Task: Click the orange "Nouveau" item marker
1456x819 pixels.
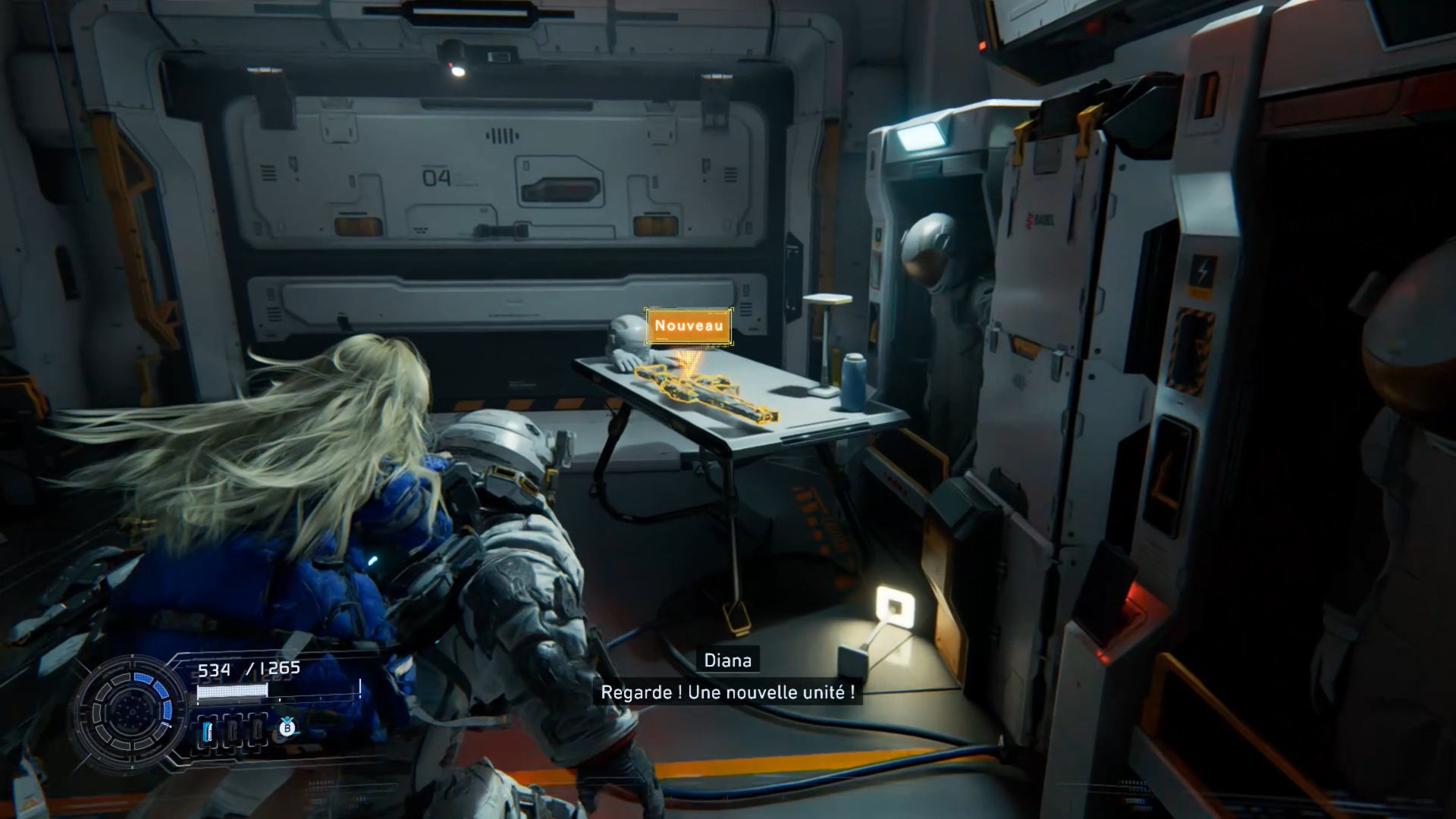Action: pyautogui.click(x=689, y=326)
